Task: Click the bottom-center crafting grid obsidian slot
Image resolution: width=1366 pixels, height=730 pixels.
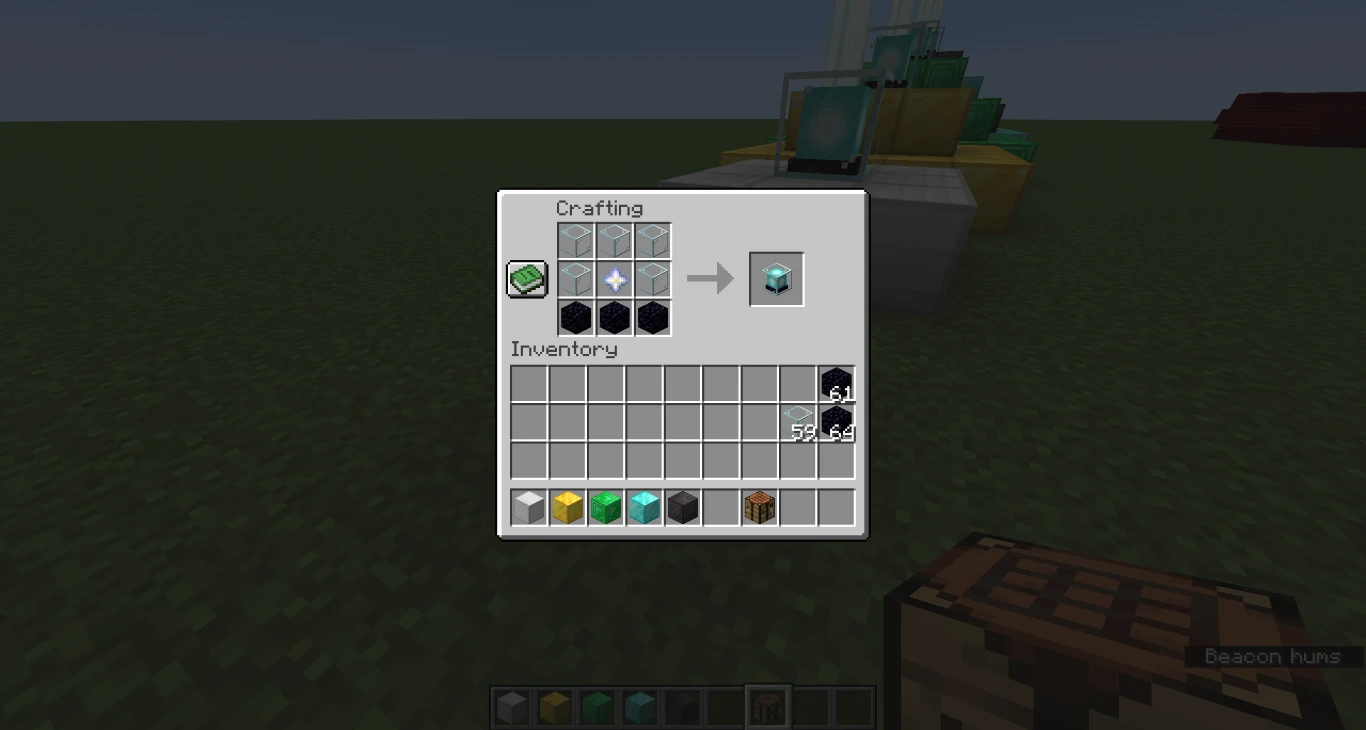Action: (x=613, y=317)
